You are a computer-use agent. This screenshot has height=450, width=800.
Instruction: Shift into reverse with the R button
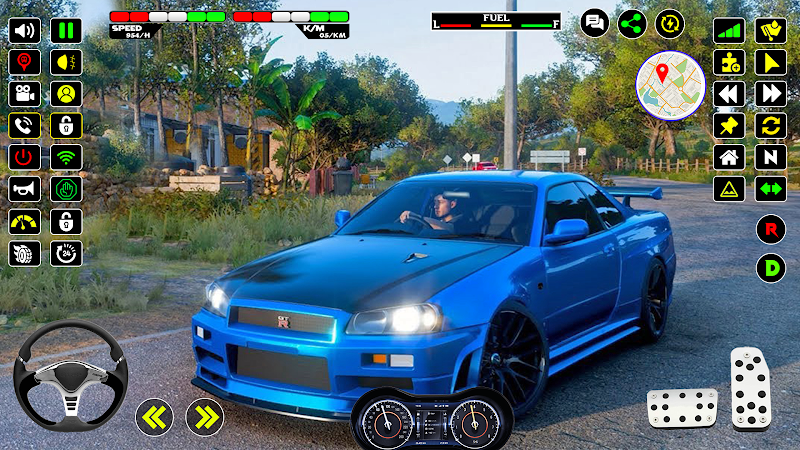(x=770, y=229)
